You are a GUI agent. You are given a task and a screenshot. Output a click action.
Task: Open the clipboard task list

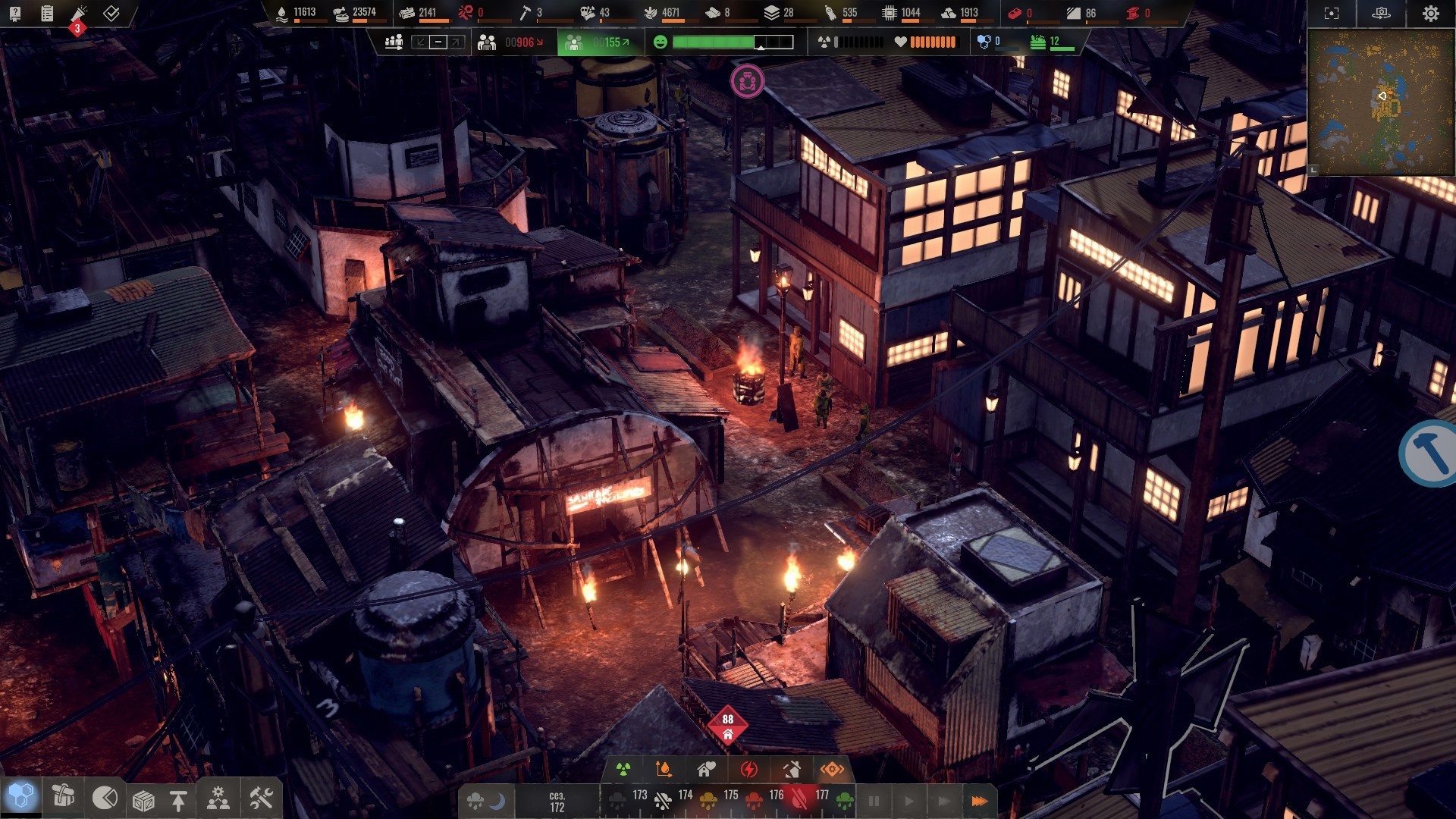(x=47, y=13)
